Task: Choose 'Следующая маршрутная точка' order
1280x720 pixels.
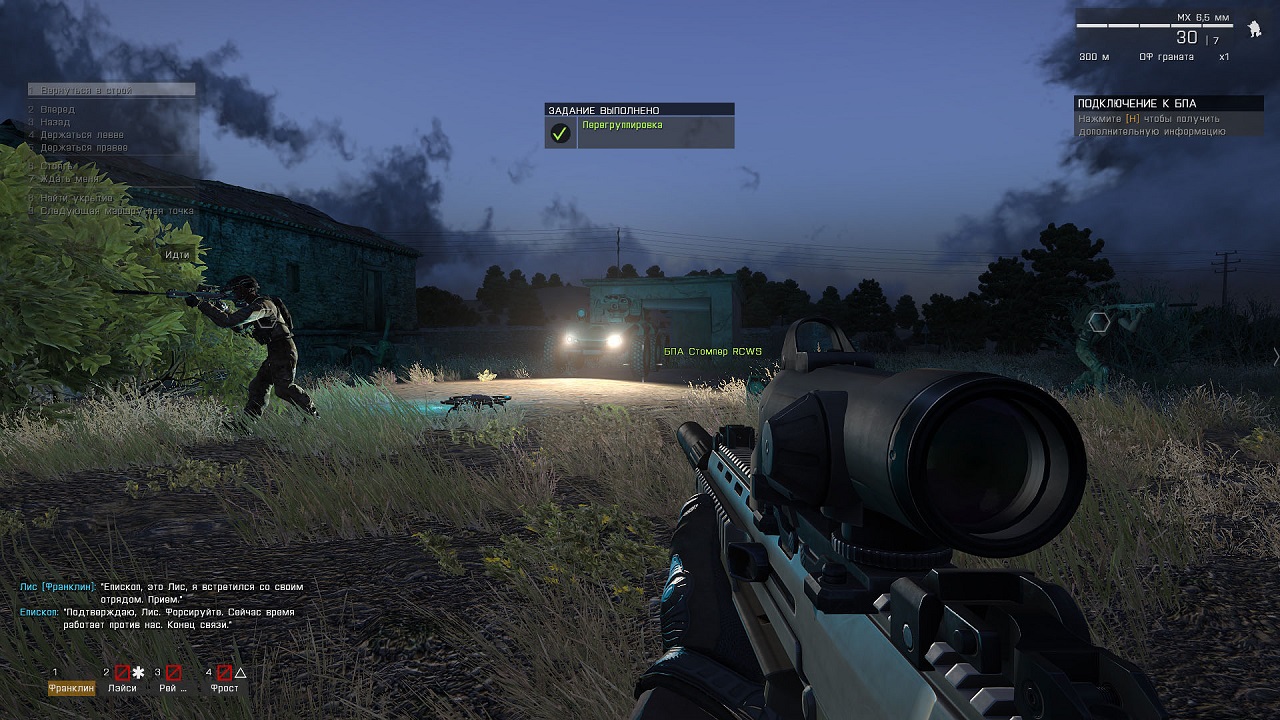Action: [x=110, y=211]
